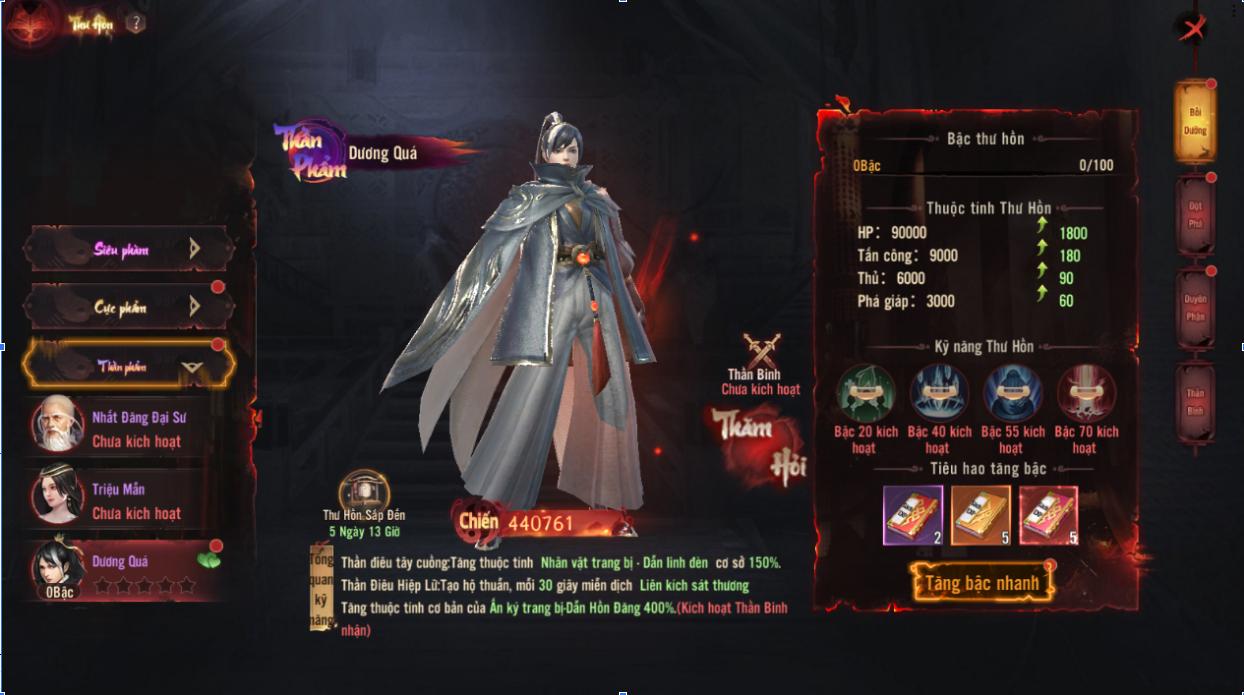The height and width of the screenshot is (695, 1244).
Task: View the Bậc 20 skill icon
Action: point(865,392)
